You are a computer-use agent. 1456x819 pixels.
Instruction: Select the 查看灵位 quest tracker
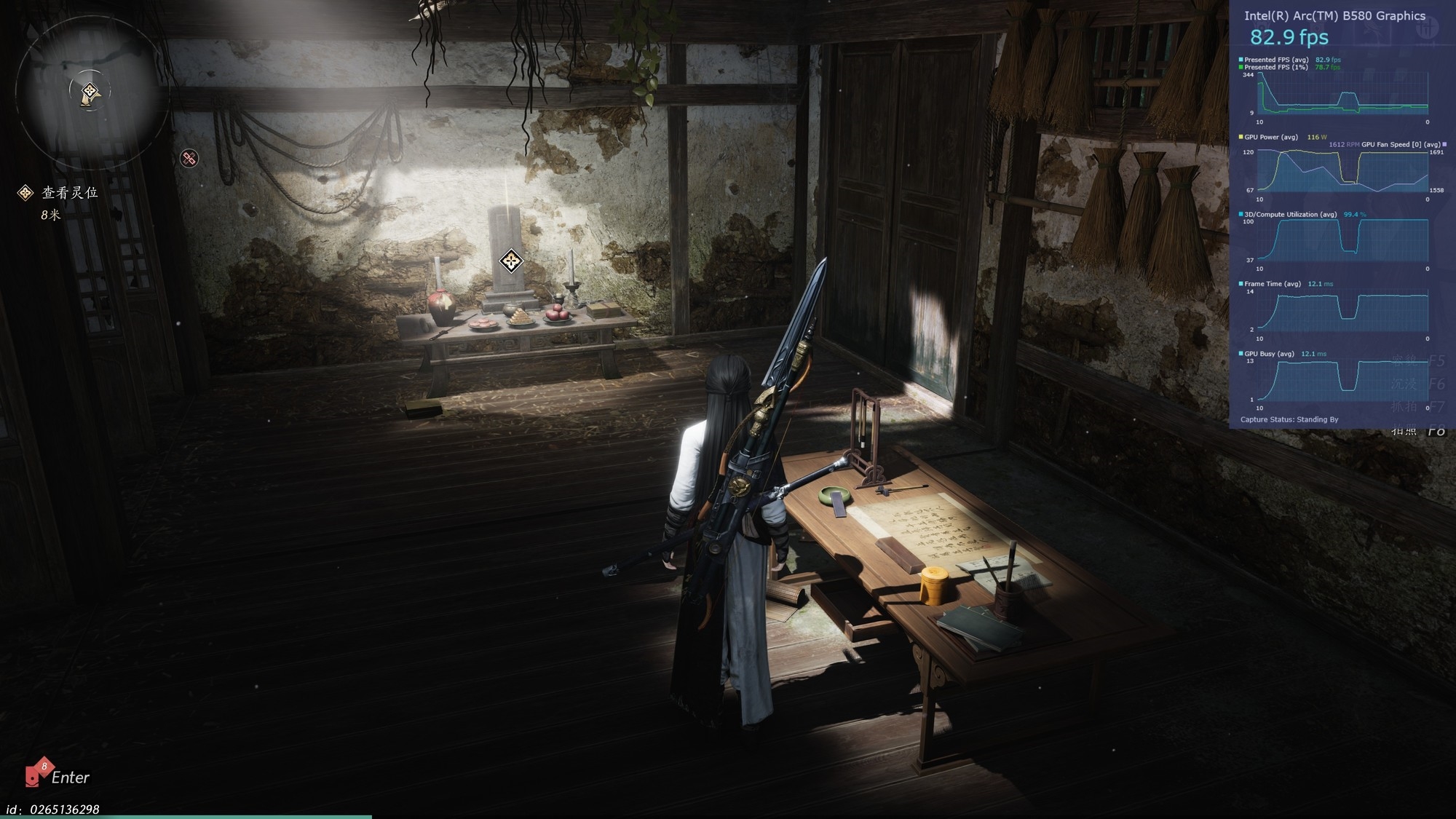pyautogui.click(x=69, y=193)
